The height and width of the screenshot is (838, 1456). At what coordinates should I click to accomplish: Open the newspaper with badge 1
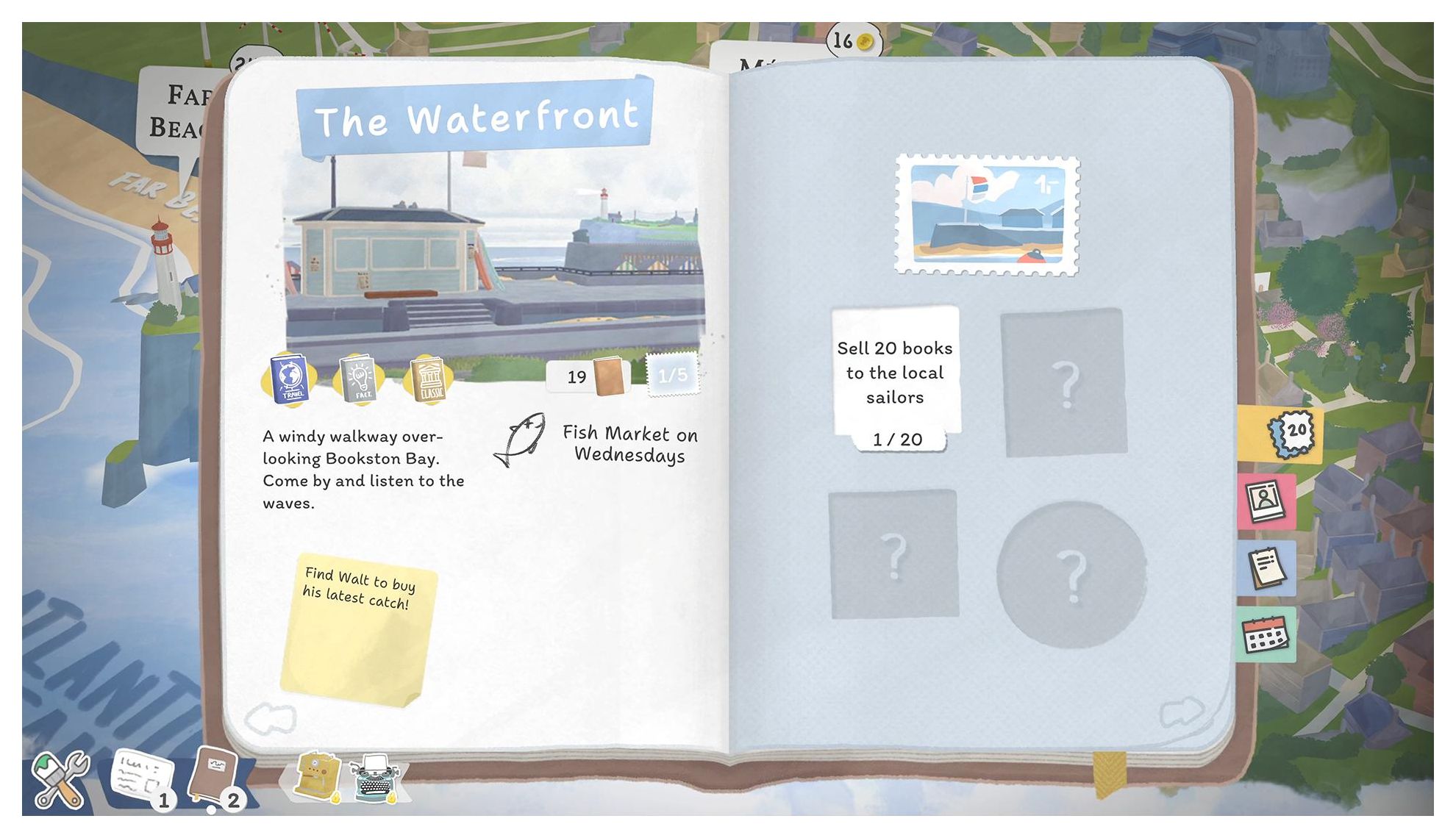pyautogui.click(x=142, y=778)
